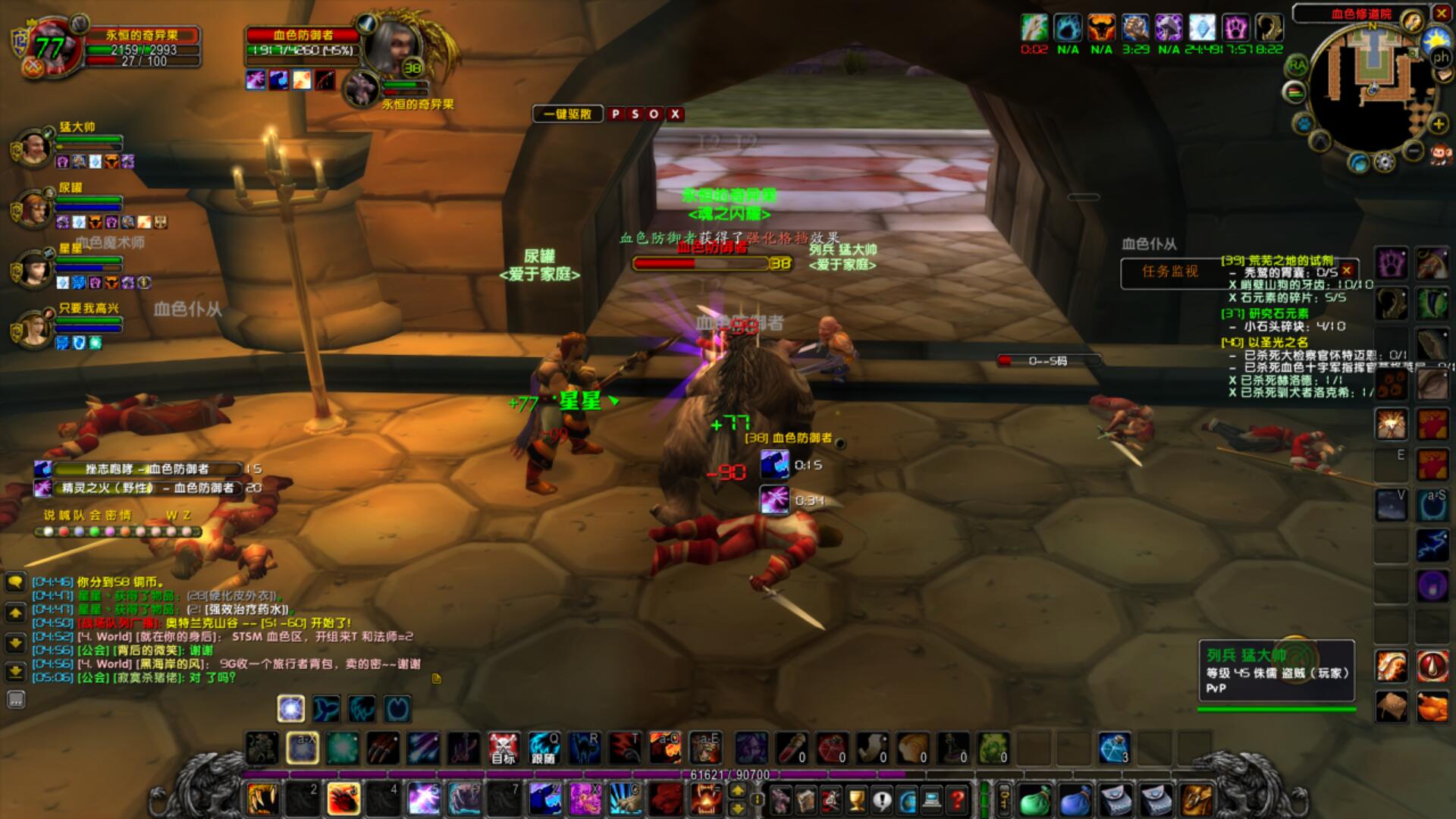Zoom in the minimap with plus button
Screen dimensions: 1456x819
1437,124
